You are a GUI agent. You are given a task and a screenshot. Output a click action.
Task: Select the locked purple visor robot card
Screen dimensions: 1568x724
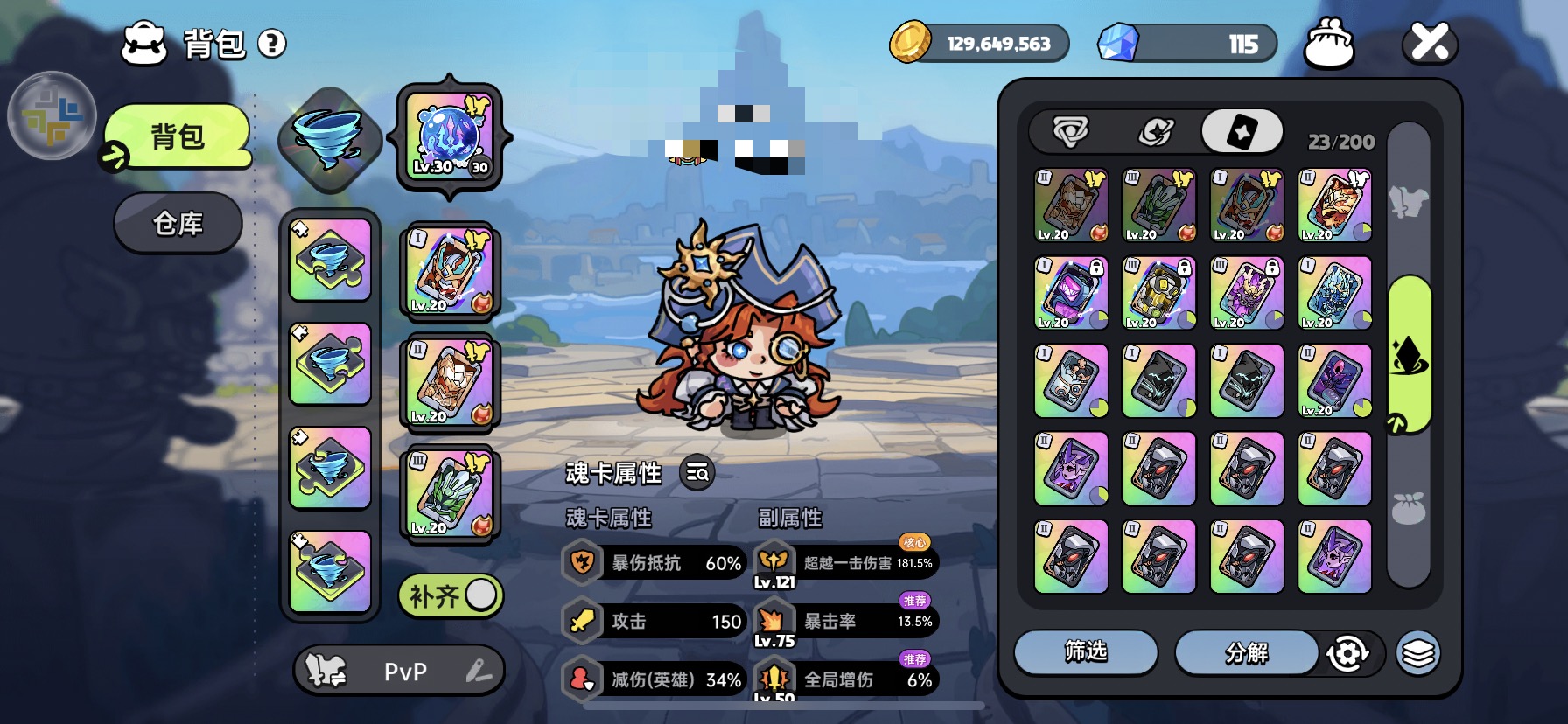(1071, 293)
